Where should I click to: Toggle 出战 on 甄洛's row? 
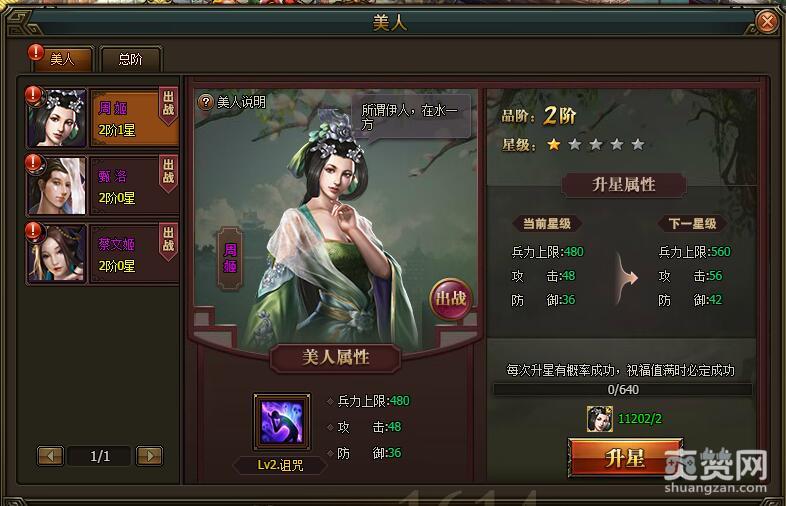[x=168, y=171]
